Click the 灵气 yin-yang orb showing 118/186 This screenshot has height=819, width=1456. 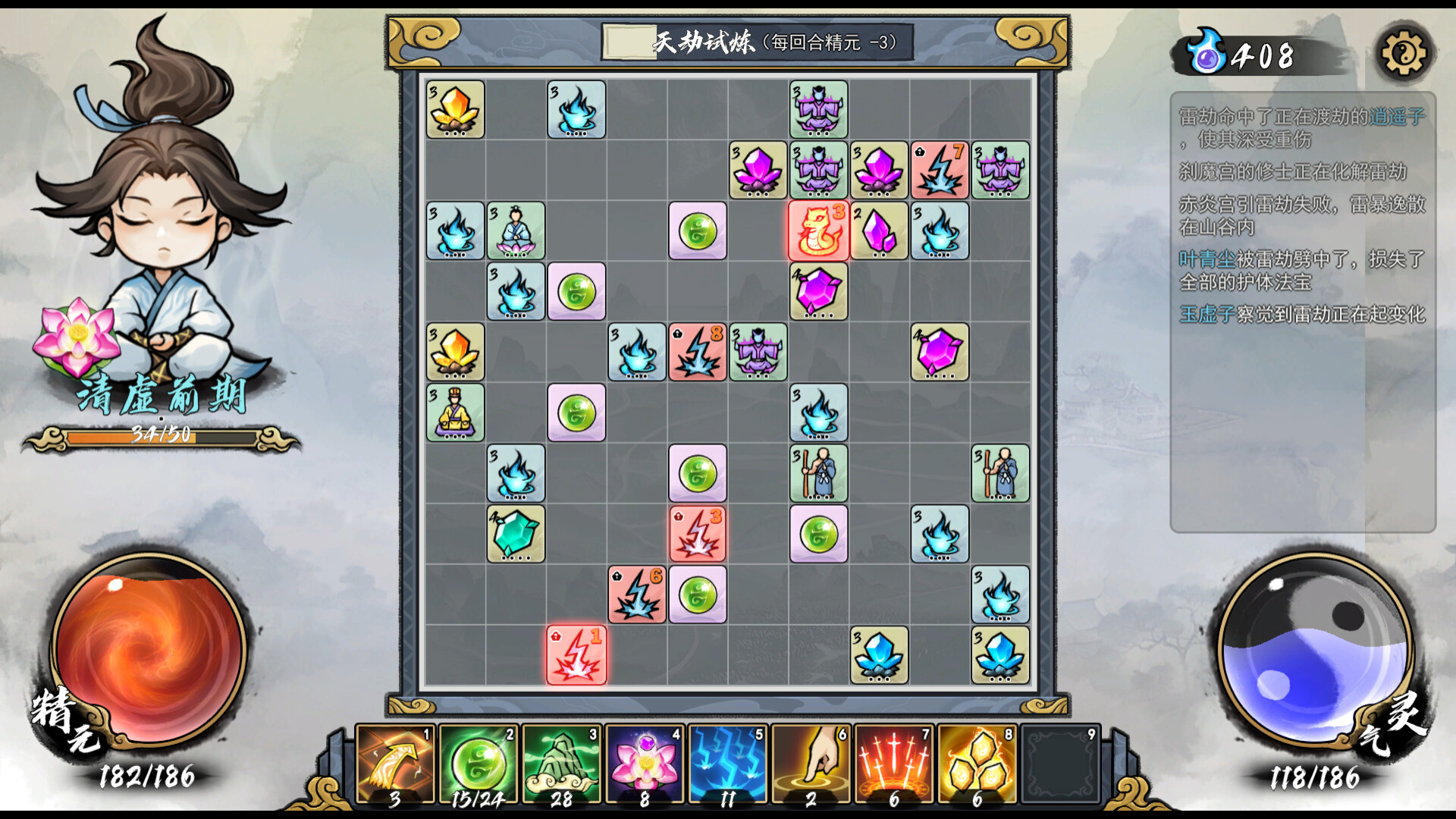(x=1314, y=654)
